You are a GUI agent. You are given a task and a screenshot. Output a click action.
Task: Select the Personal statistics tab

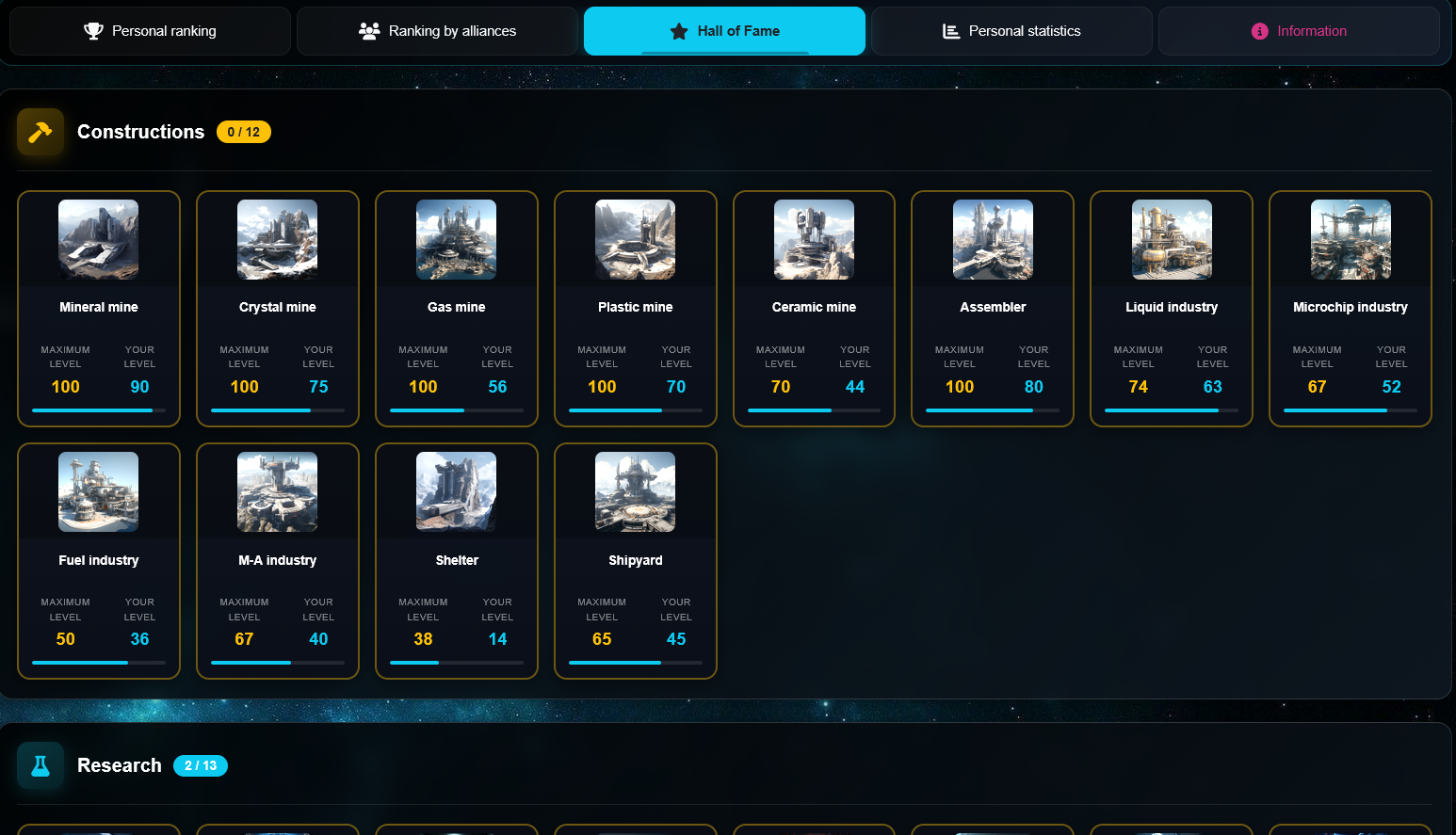1011,30
